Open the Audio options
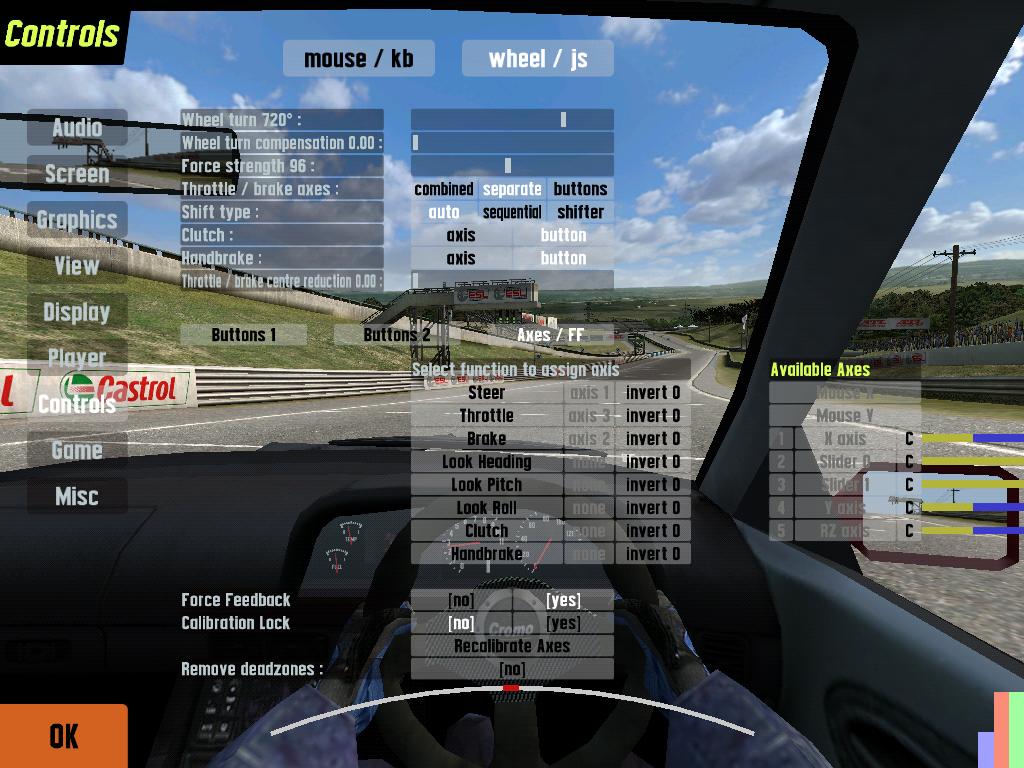The width and height of the screenshot is (1024, 768). coord(77,128)
